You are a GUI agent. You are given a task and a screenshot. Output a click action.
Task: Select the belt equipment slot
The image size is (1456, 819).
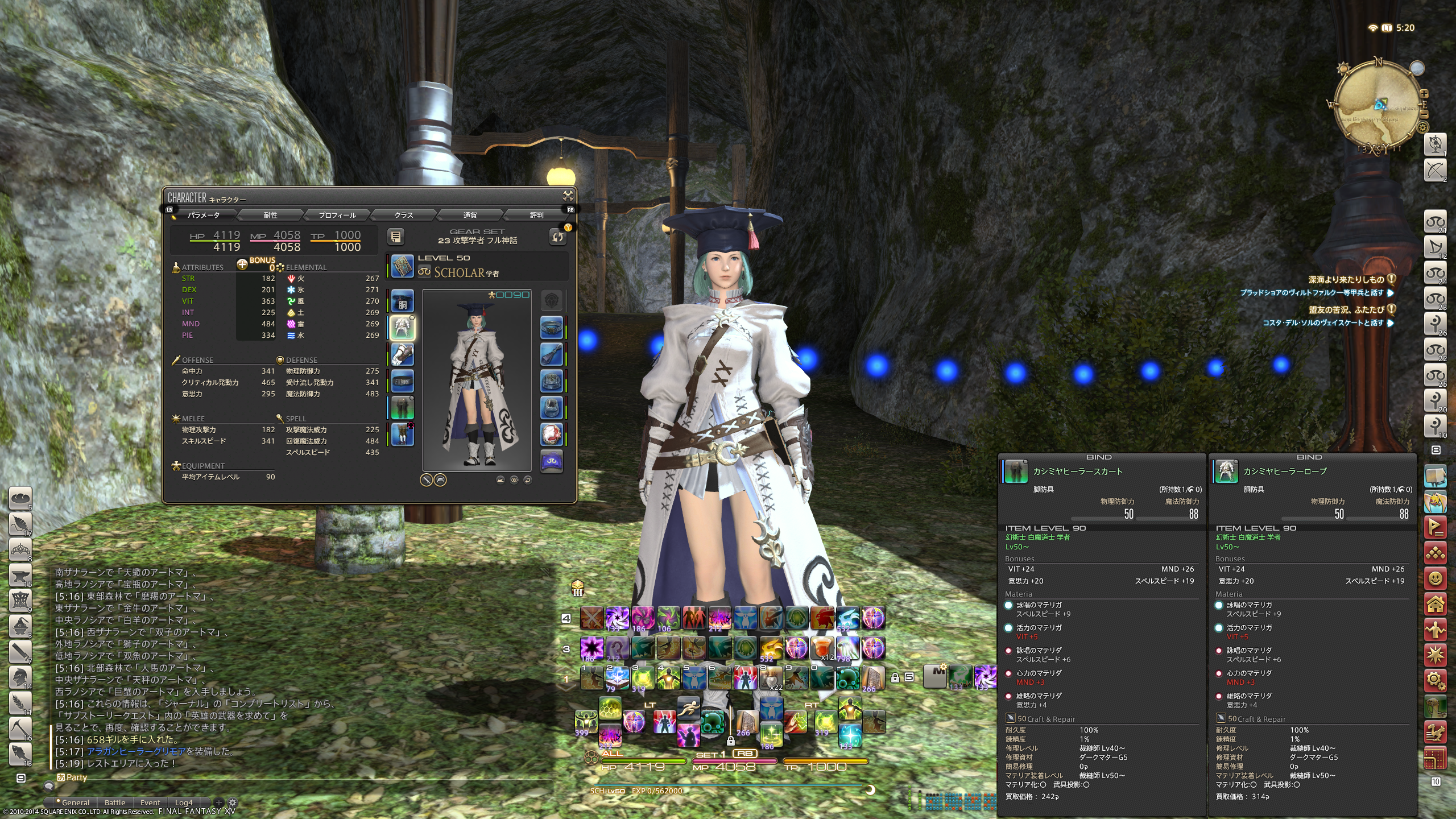pos(403,382)
